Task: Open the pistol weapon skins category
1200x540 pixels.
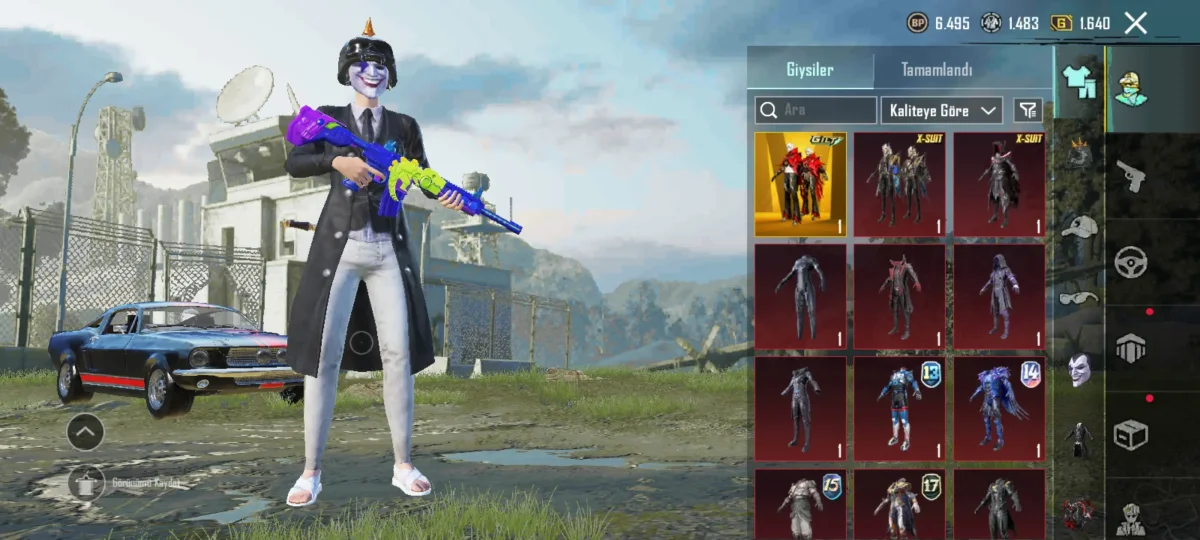Action: coord(1131,176)
